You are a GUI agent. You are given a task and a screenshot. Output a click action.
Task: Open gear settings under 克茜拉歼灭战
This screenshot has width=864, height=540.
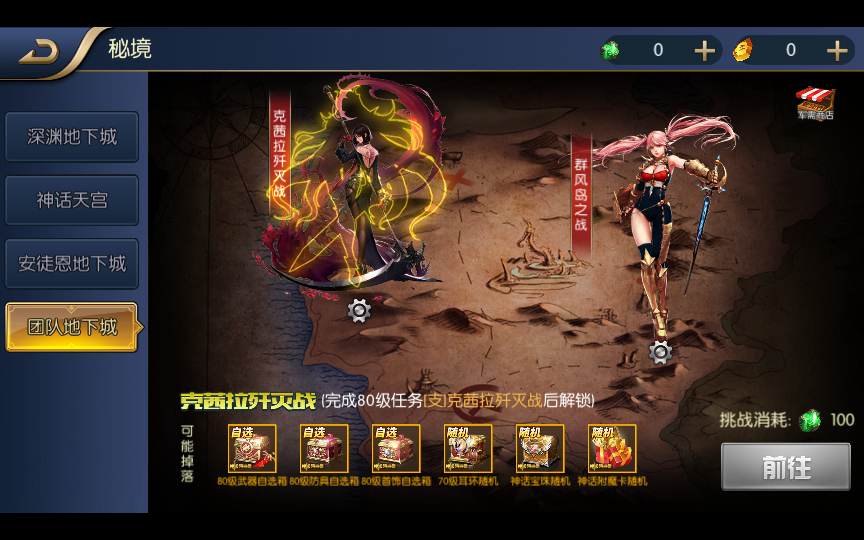(359, 311)
